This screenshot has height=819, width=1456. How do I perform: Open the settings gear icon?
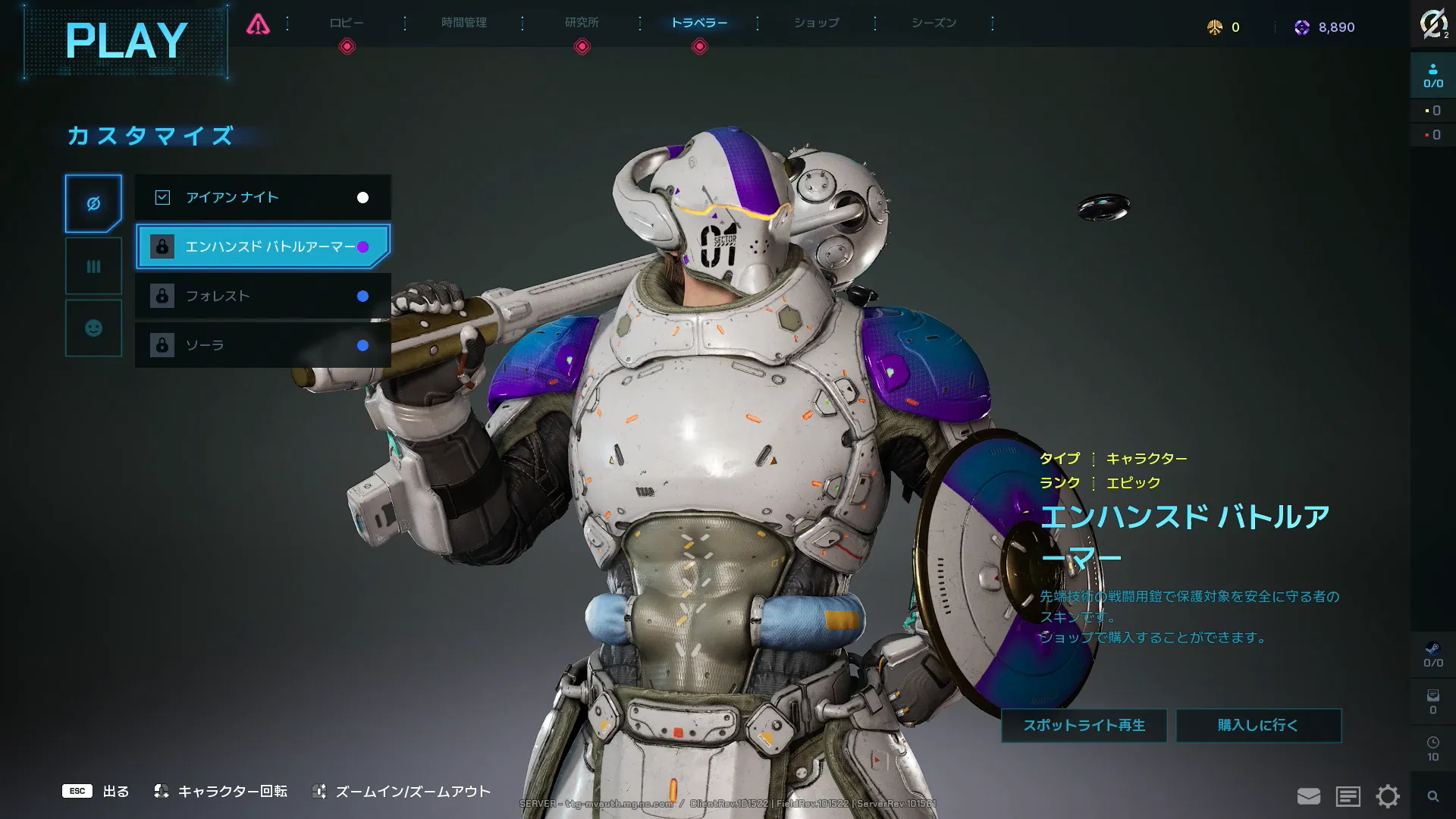point(1388,796)
